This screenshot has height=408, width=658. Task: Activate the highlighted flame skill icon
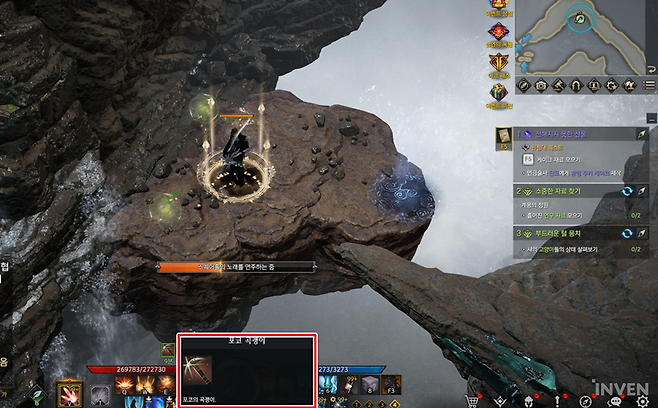click(x=69, y=393)
